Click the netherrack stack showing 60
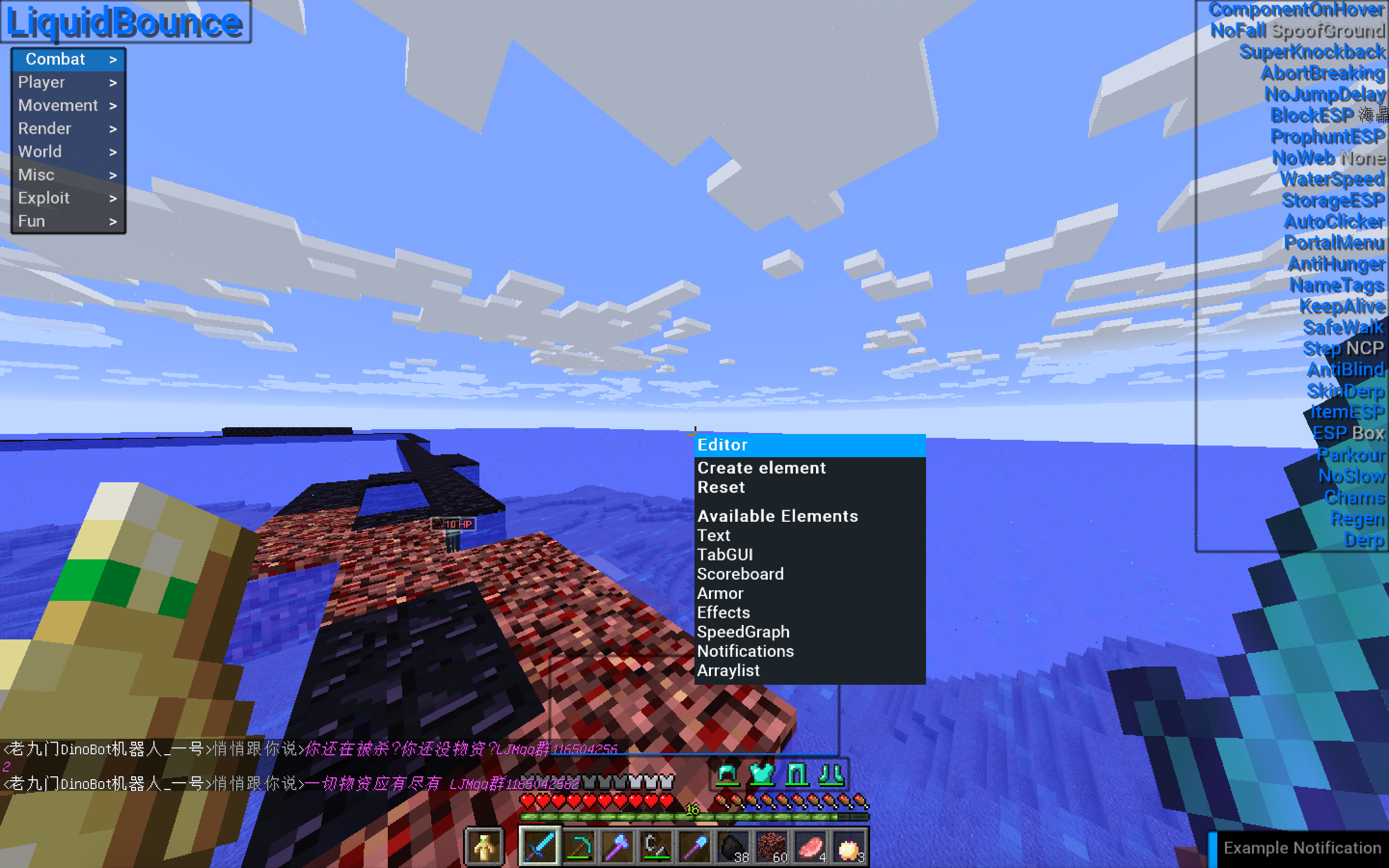The height and width of the screenshot is (868, 1389). pyautogui.click(x=772, y=845)
